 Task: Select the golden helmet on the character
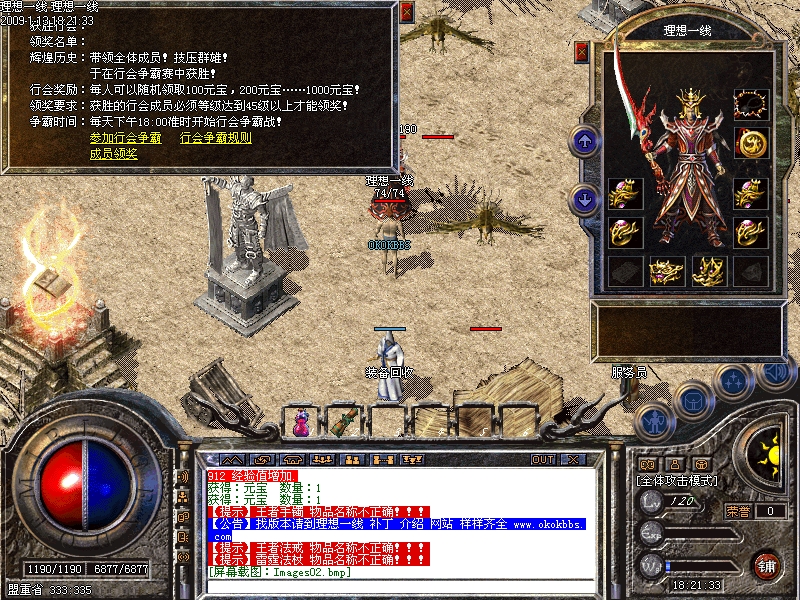(691, 102)
